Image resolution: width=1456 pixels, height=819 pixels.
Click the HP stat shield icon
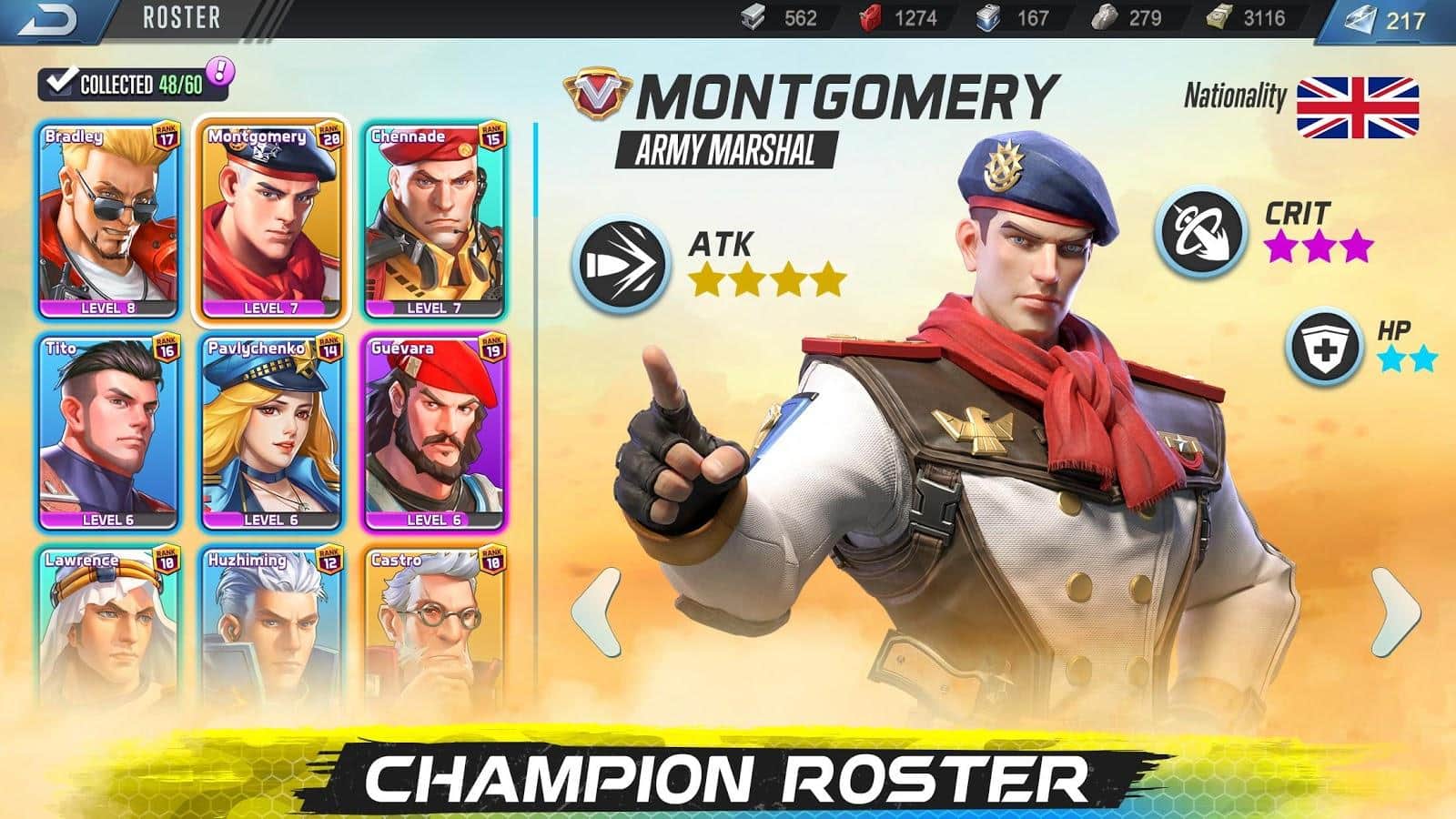pos(1324,343)
